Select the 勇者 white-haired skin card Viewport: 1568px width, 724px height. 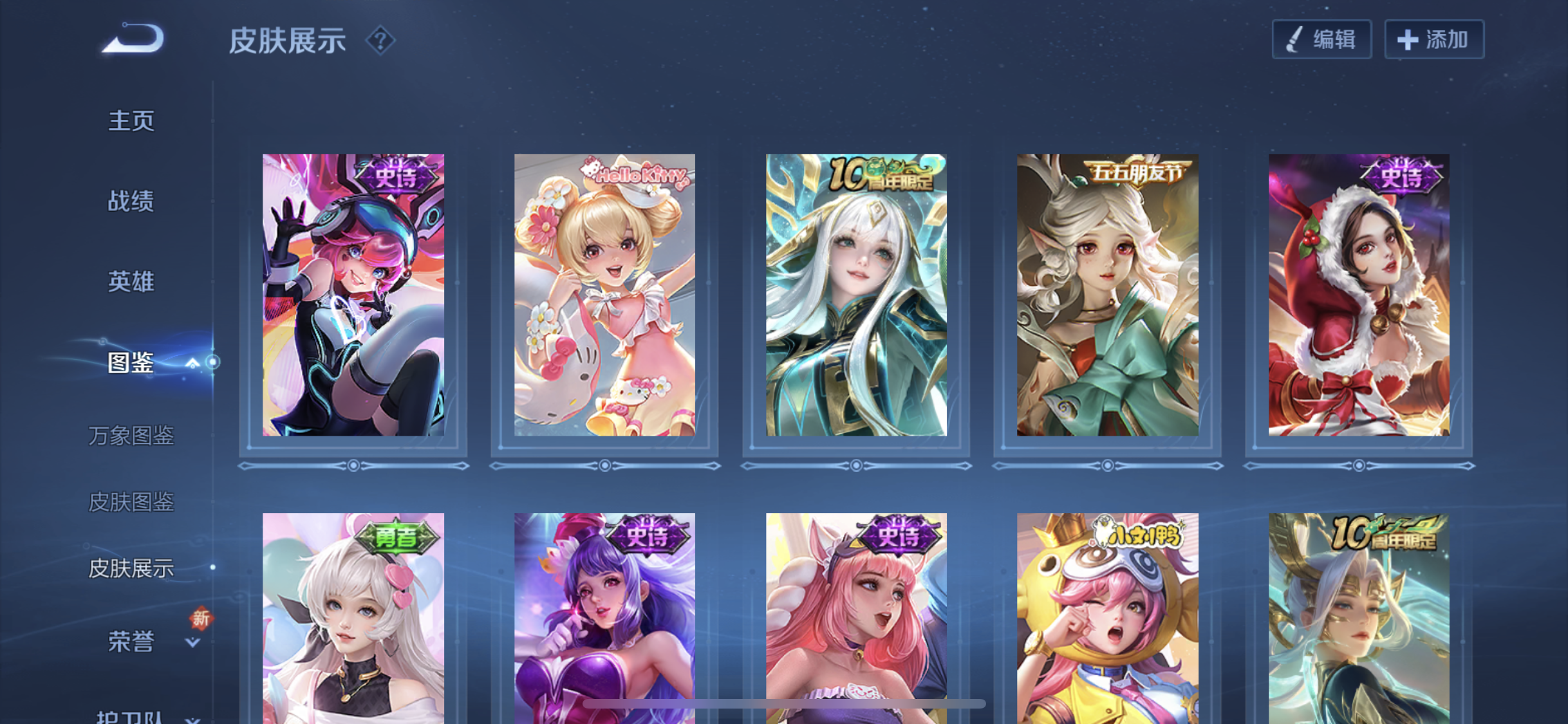(353, 618)
